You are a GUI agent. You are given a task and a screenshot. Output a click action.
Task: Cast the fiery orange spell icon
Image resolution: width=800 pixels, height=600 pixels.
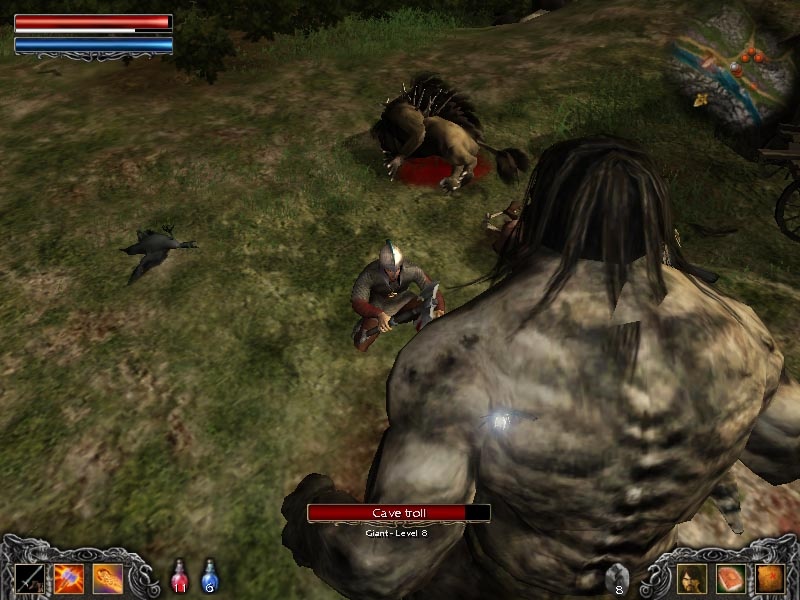pyautogui.click(x=107, y=577)
